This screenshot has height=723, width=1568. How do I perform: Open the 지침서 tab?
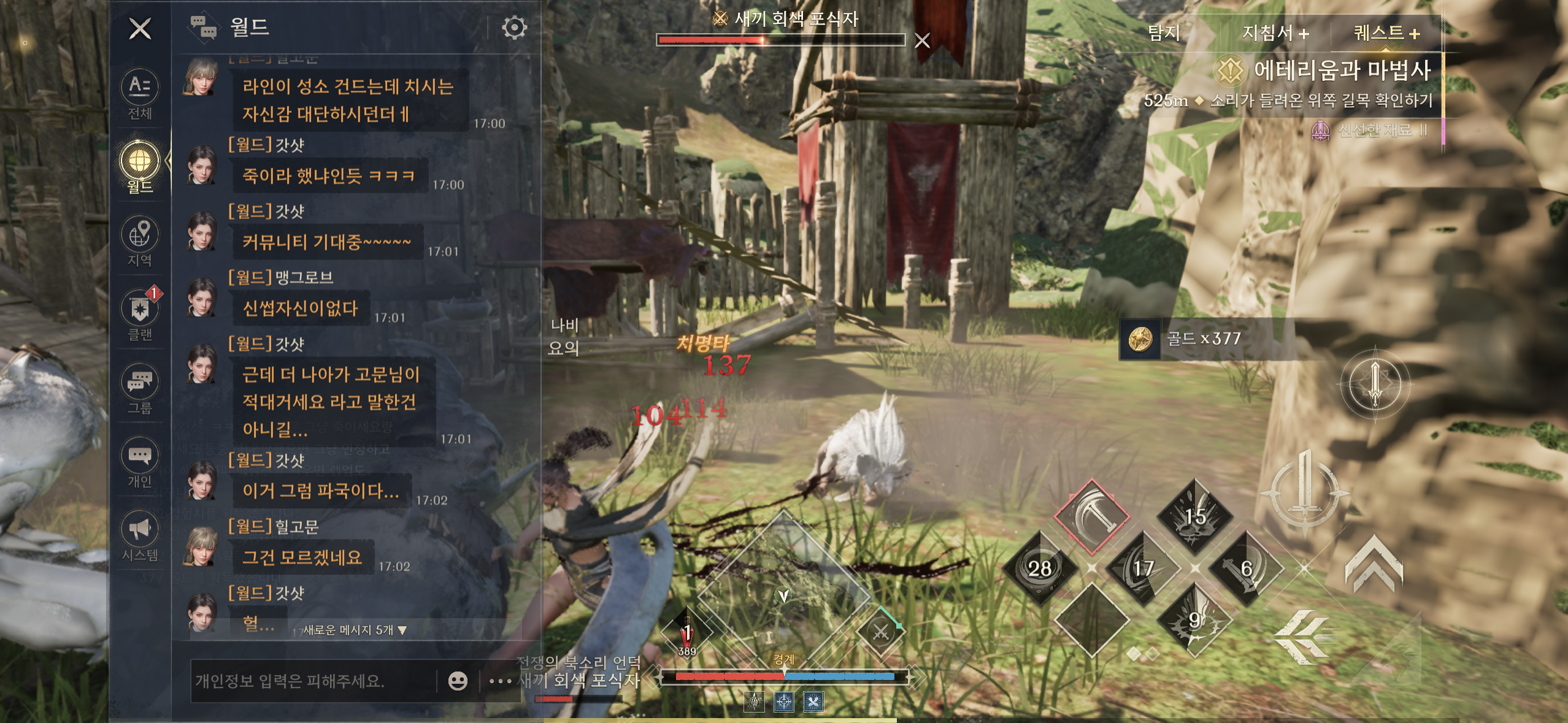[1275, 33]
